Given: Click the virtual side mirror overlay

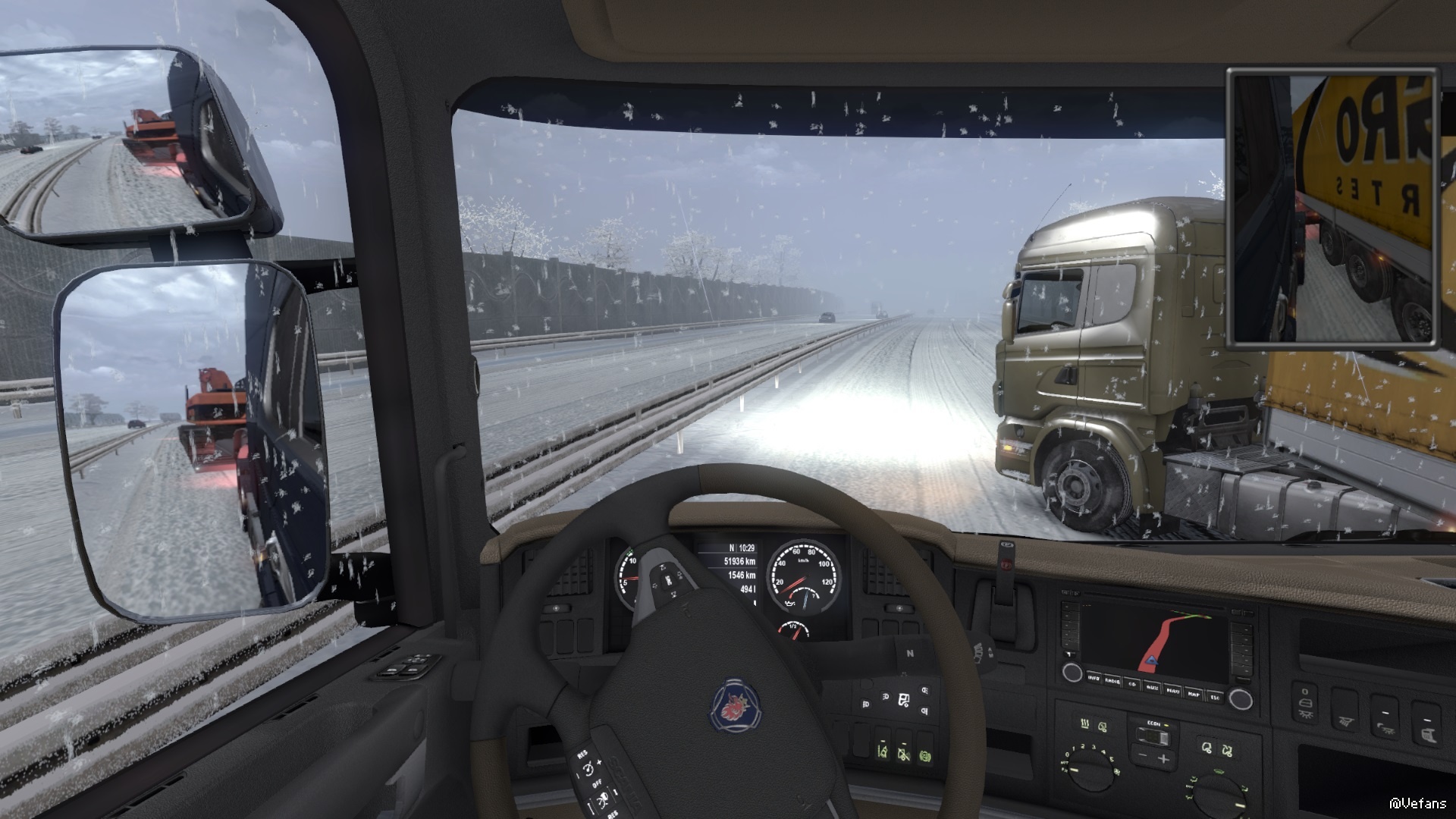Looking at the screenshot, I should pyautogui.click(x=1332, y=208).
